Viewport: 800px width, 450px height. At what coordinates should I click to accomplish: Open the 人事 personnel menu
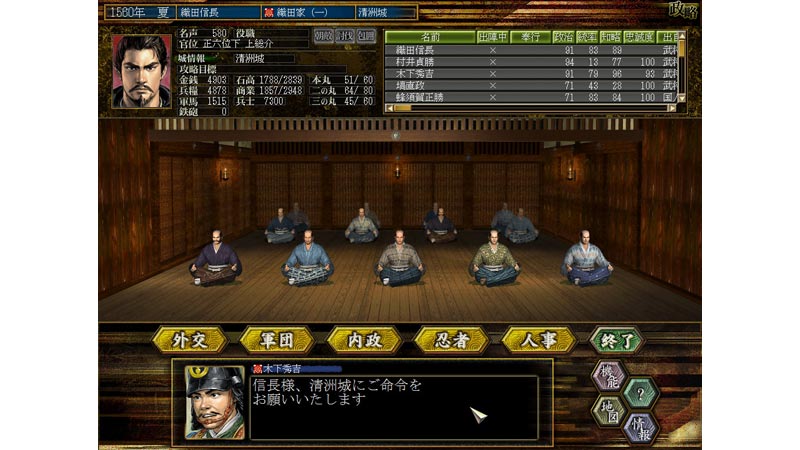click(x=535, y=340)
